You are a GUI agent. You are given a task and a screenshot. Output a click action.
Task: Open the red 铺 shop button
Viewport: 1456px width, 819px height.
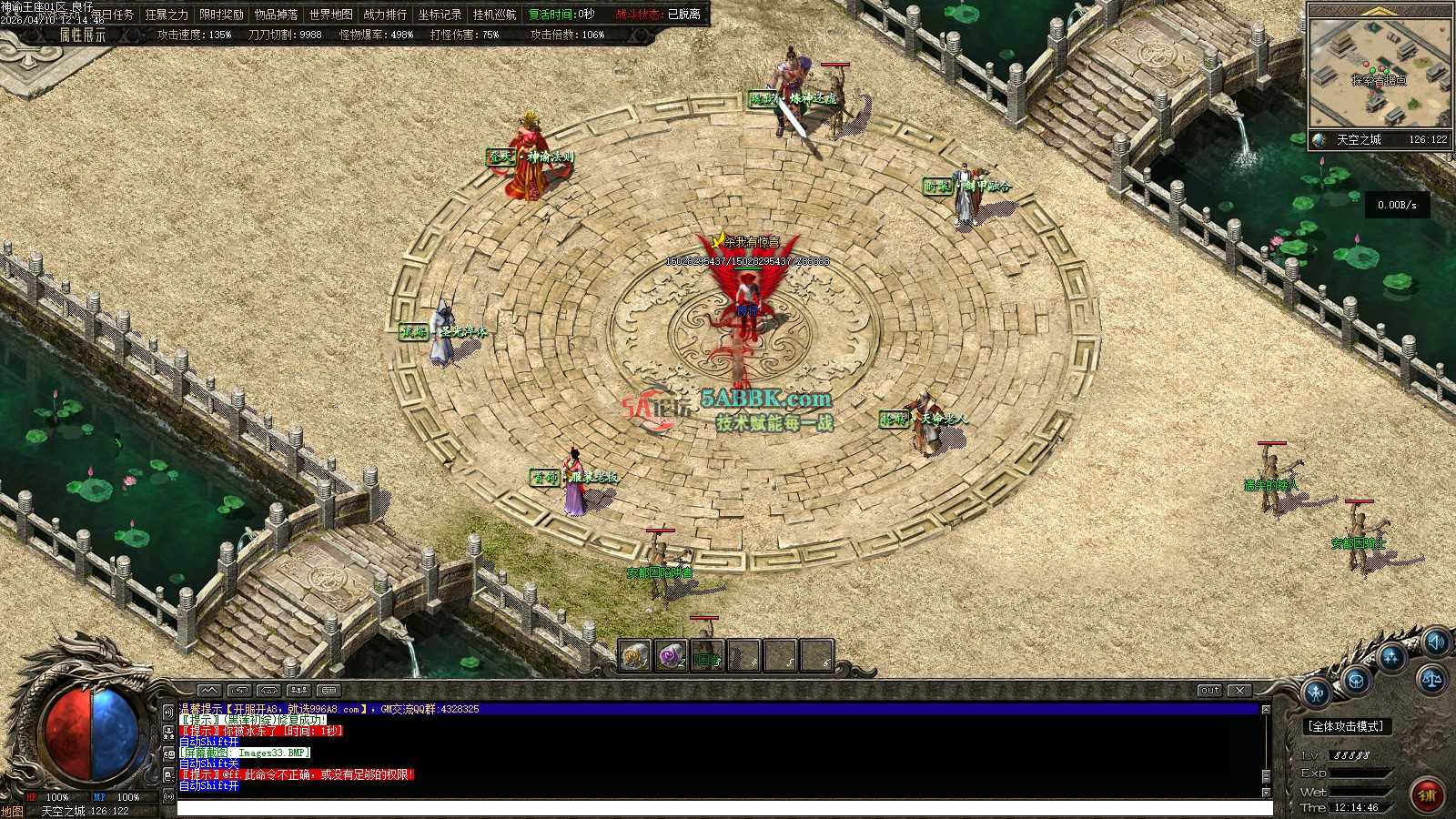1427,795
